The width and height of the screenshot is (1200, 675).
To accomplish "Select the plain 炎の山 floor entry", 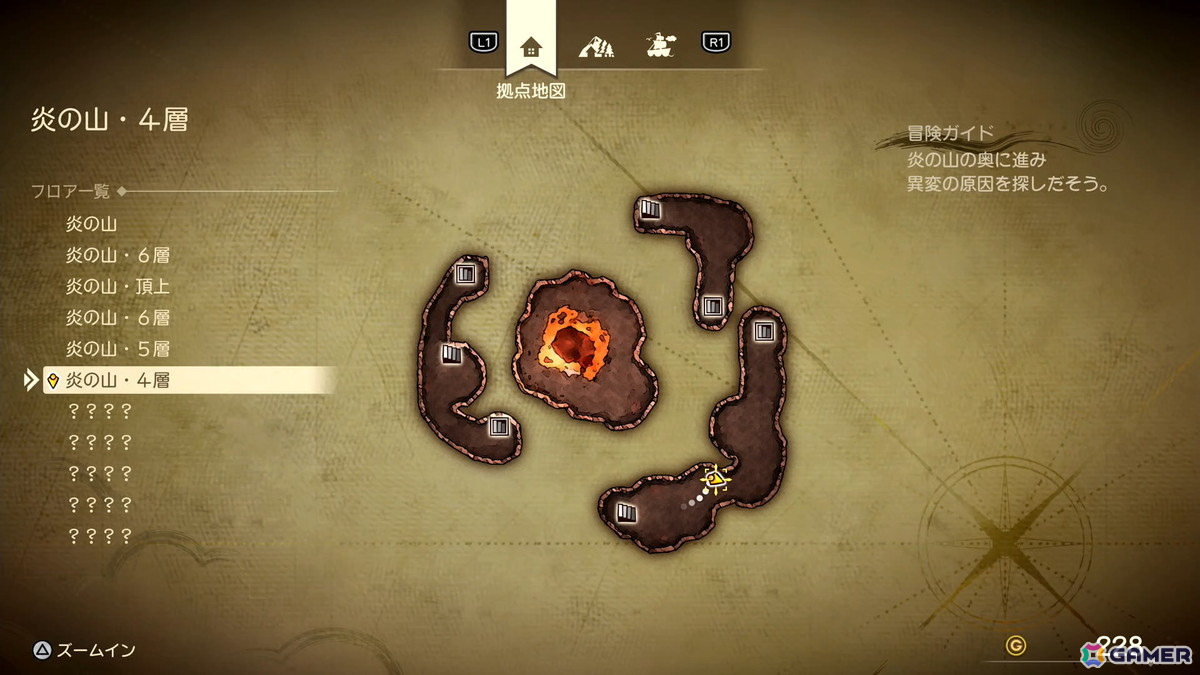I will click(x=91, y=224).
